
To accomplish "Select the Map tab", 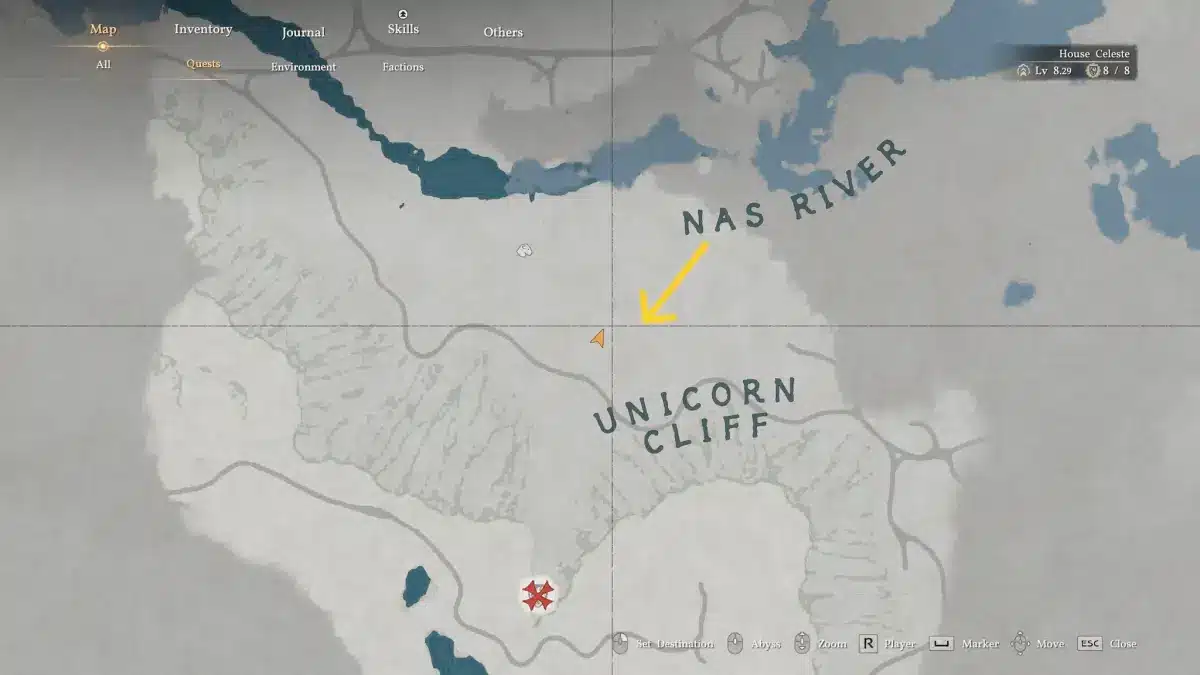I will pyautogui.click(x=103, y=29).
